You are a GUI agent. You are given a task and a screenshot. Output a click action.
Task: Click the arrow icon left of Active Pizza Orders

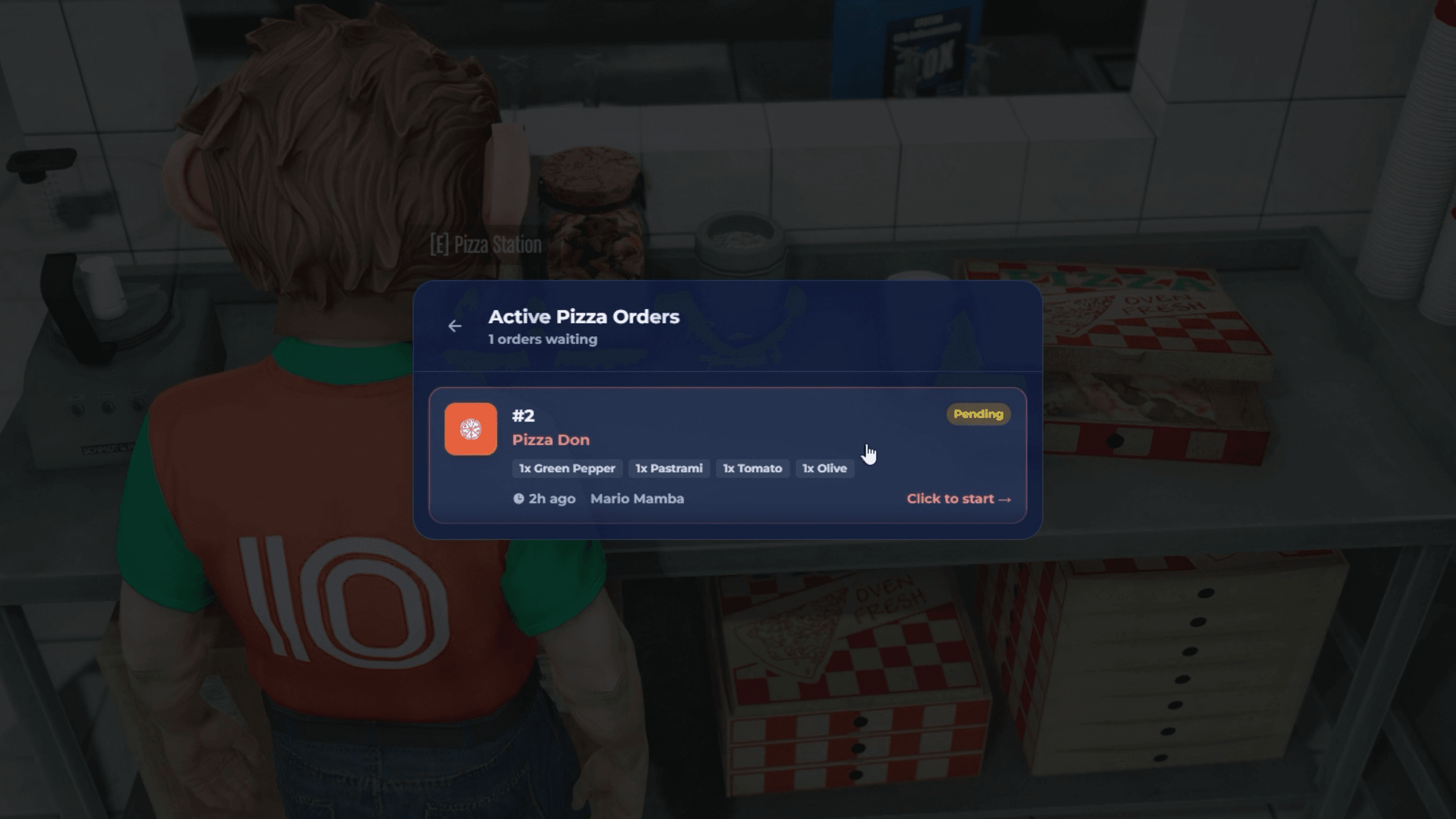454,326
